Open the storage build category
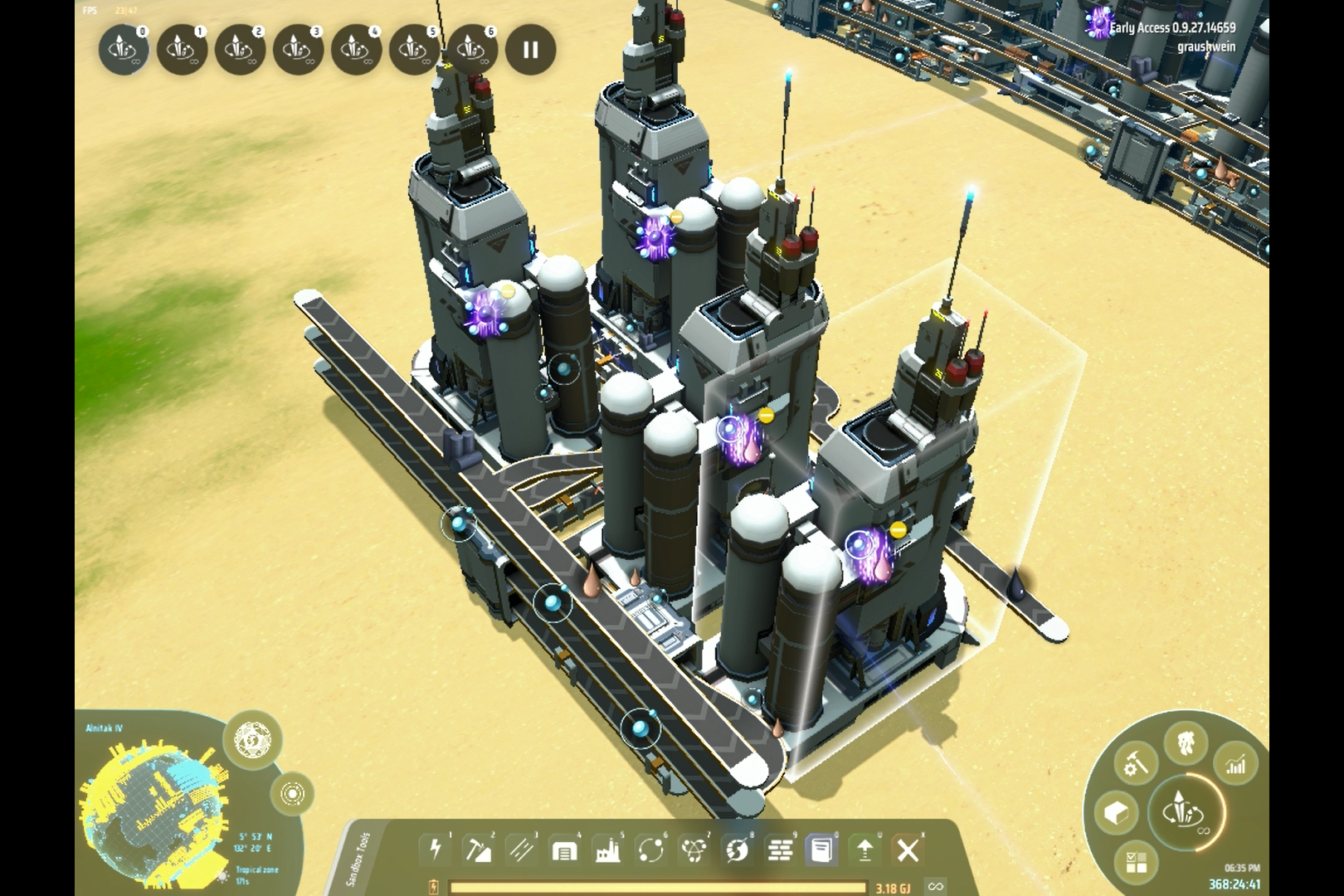Viewport: 1344px width, 896px height. pyautogui.click(x=564, y=850)
